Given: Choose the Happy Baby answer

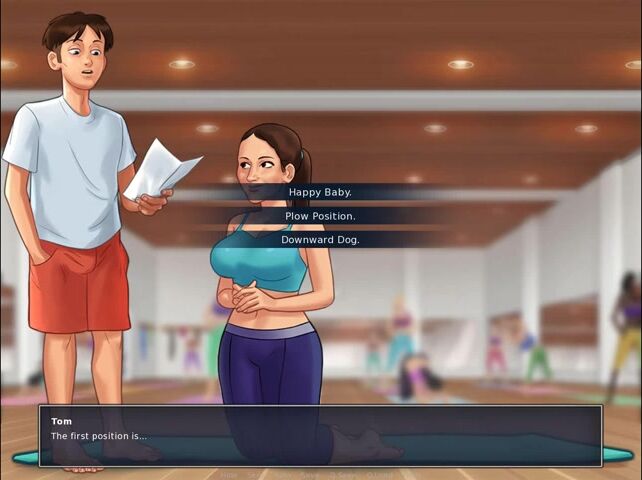Looking at the screenshot, I should [320, 192].
